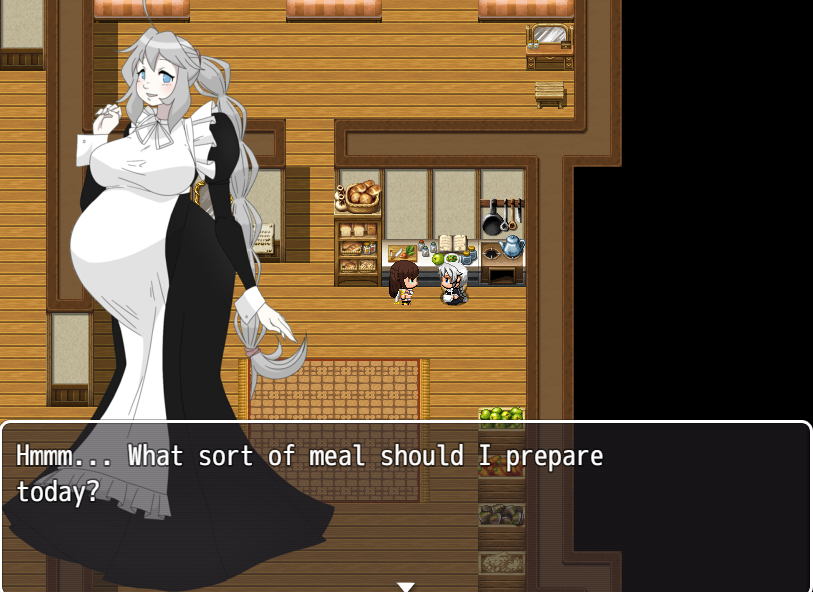Image resolution: width=813 pixels, height=592 pixels.
Task: Click the meal question dialogue box
Action: (406, 505)
